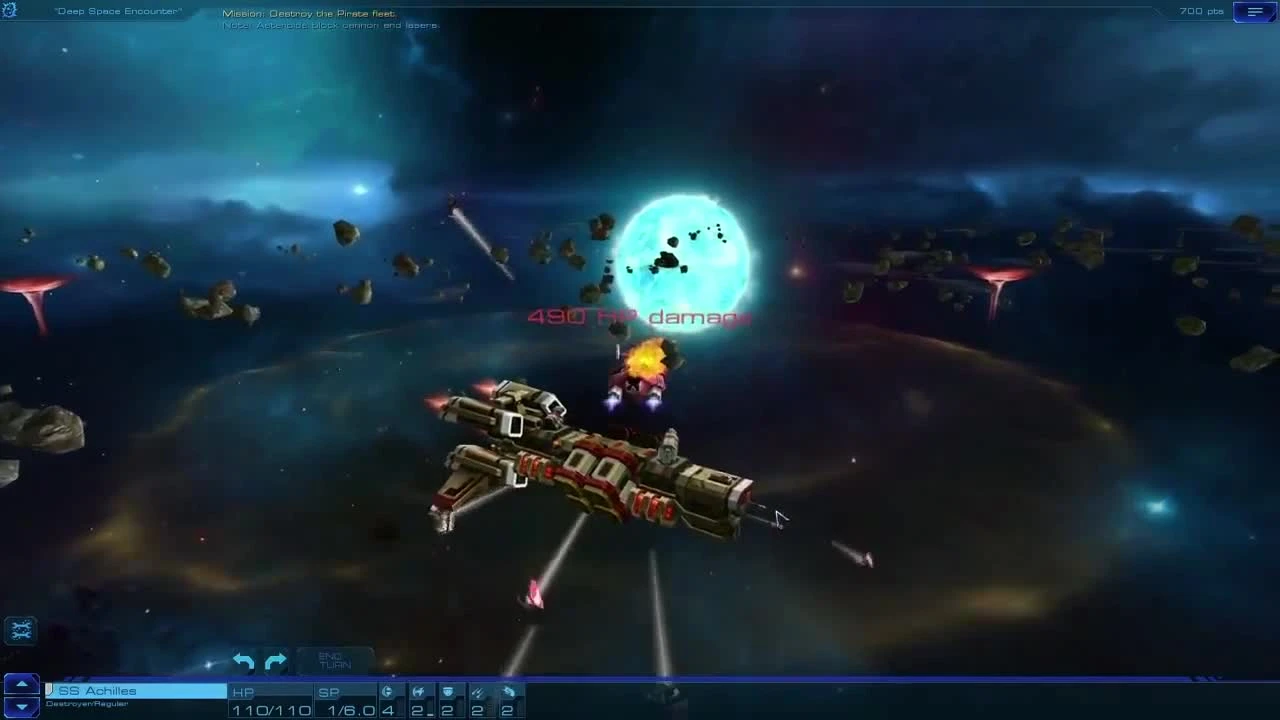Select the cannon weapon icon
The width and height of the screenshot is (1280, 720).
(386, 690)
